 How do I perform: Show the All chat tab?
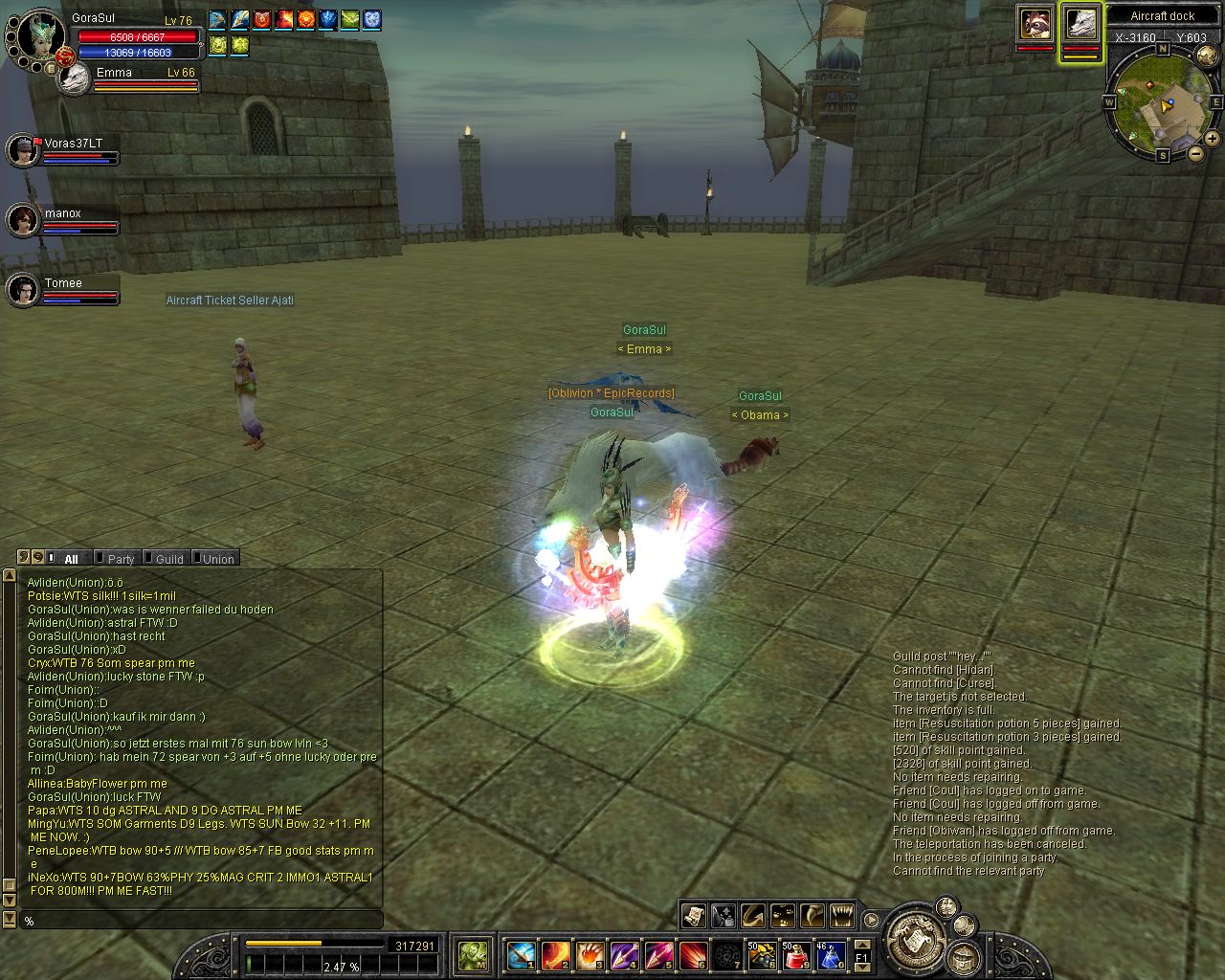(70, 559)
